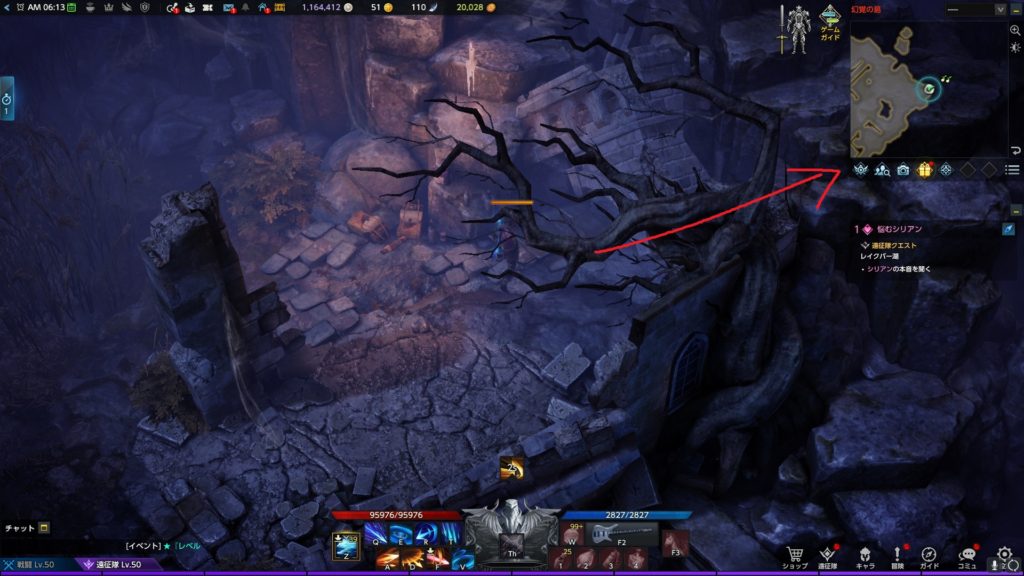This screenshot has width=1024, height=576.
Task: Open the list menu icon beside minimap toolbar
Action: [x=1012, y=170]
